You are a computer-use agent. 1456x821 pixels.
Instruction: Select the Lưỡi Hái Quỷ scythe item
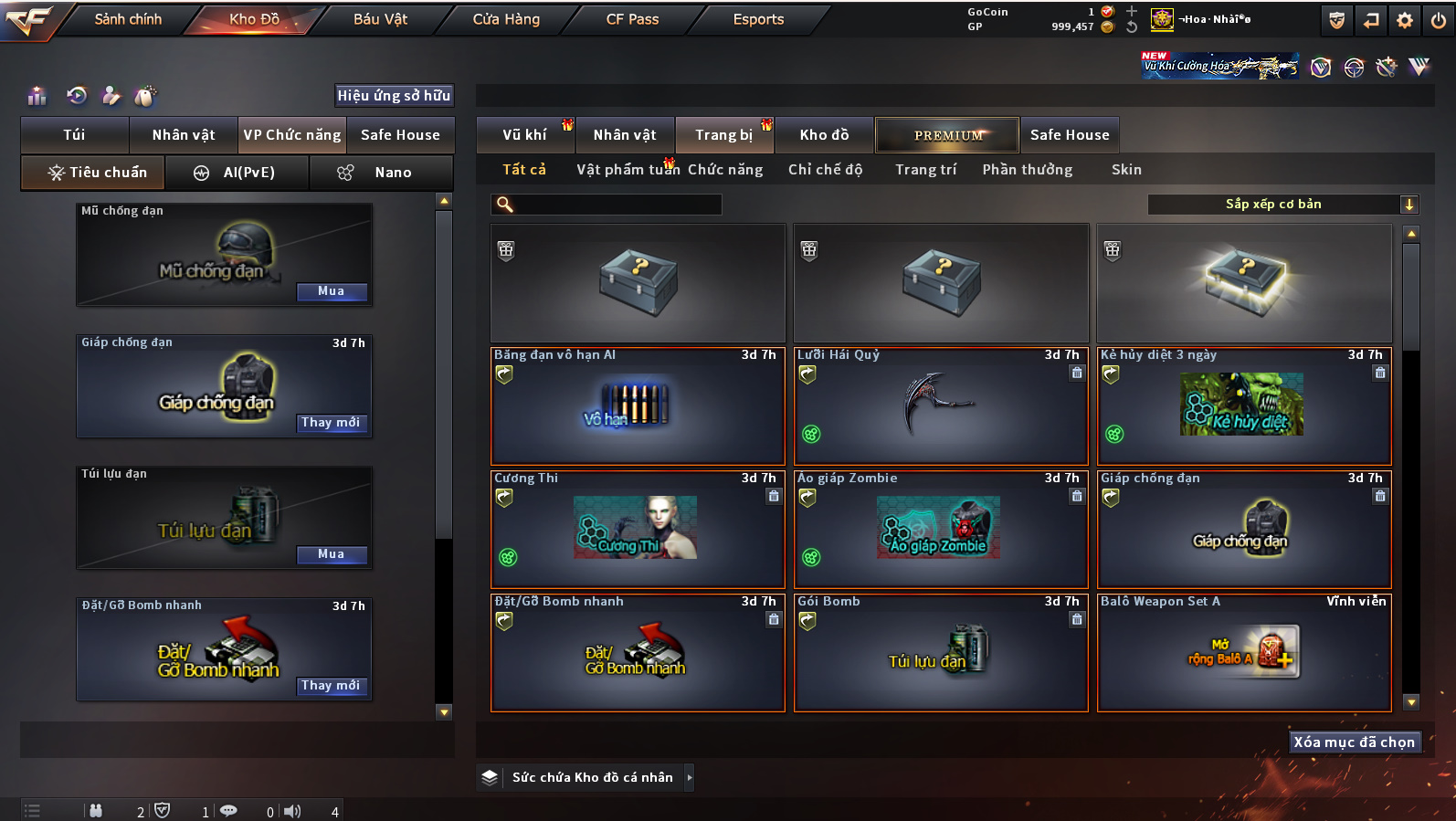click(x=941, y=406)
